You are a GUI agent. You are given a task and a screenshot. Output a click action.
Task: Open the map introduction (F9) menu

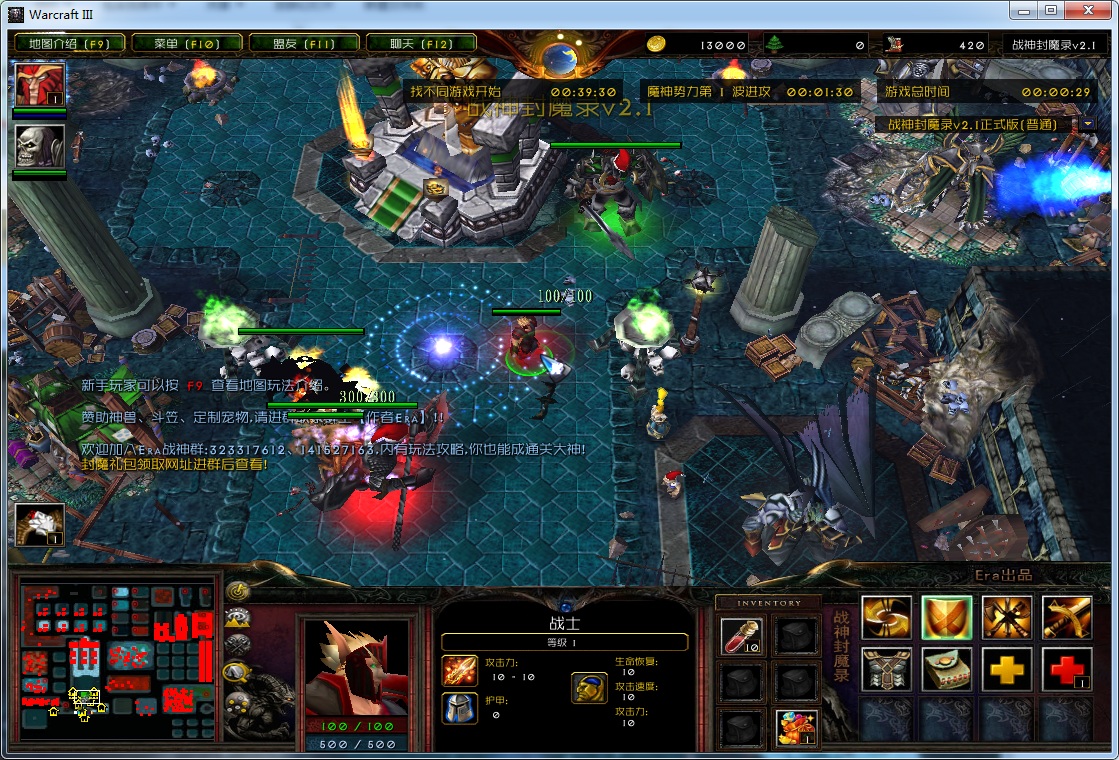pyautogui.click(x=69, y=44)
